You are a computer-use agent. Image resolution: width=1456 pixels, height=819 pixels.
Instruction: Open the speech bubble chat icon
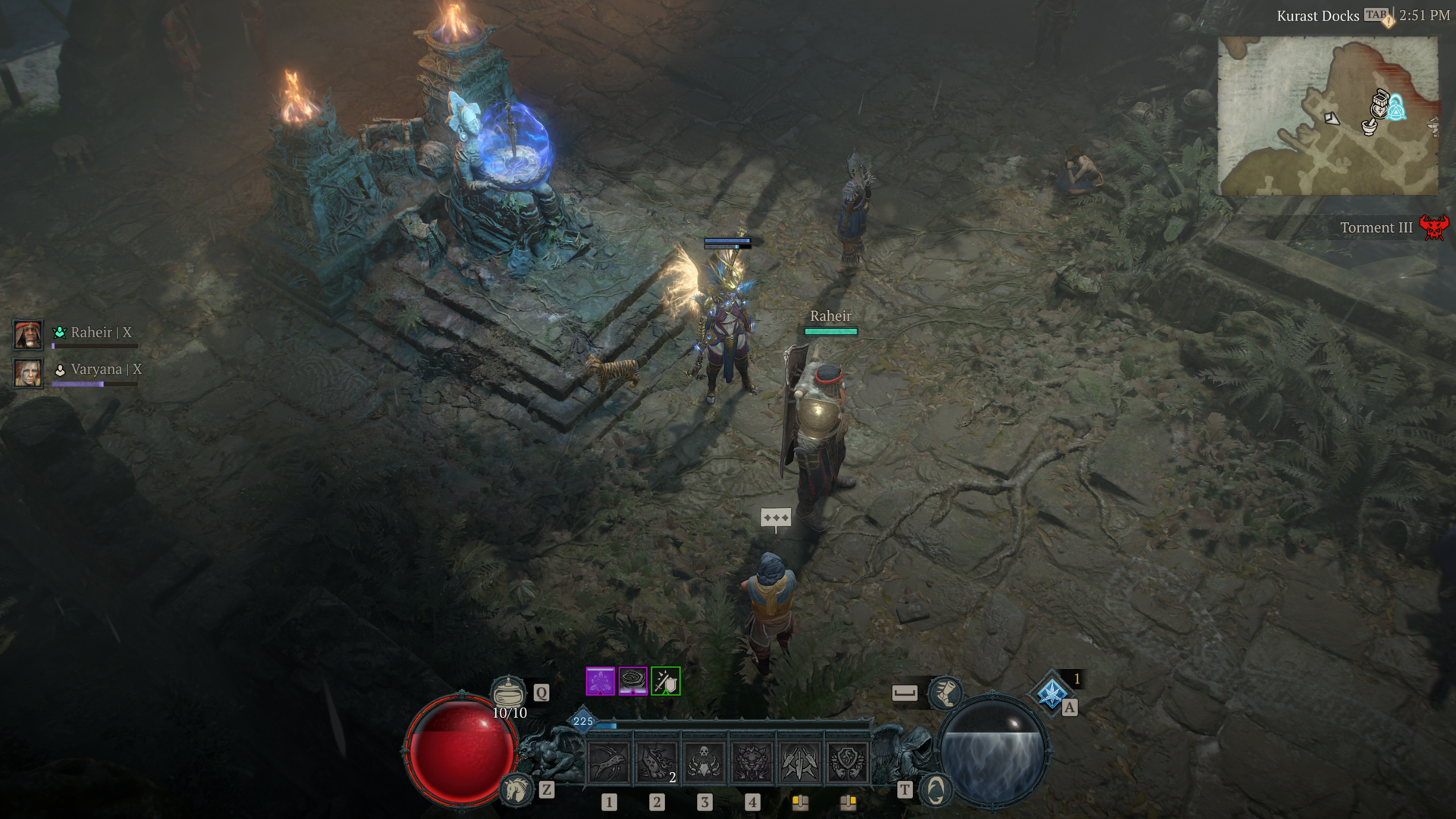pos(776,518)
